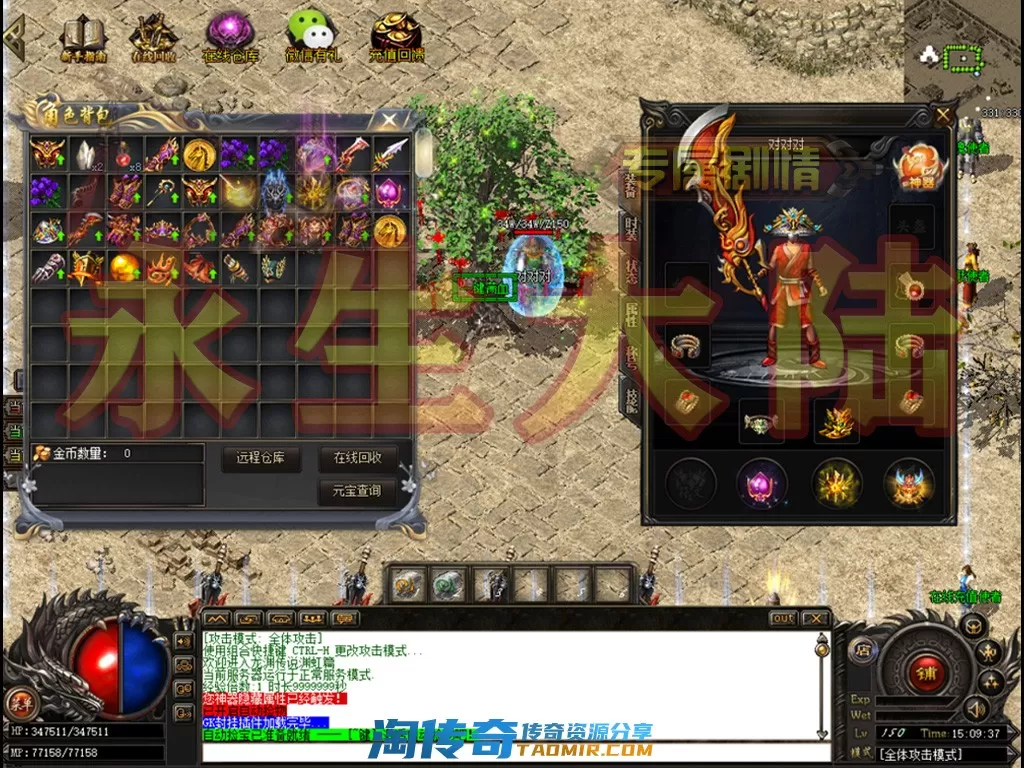Collapse the top menu with left arrow
The height and width of the screenshot is (768, 1024).
coord(13,36)
